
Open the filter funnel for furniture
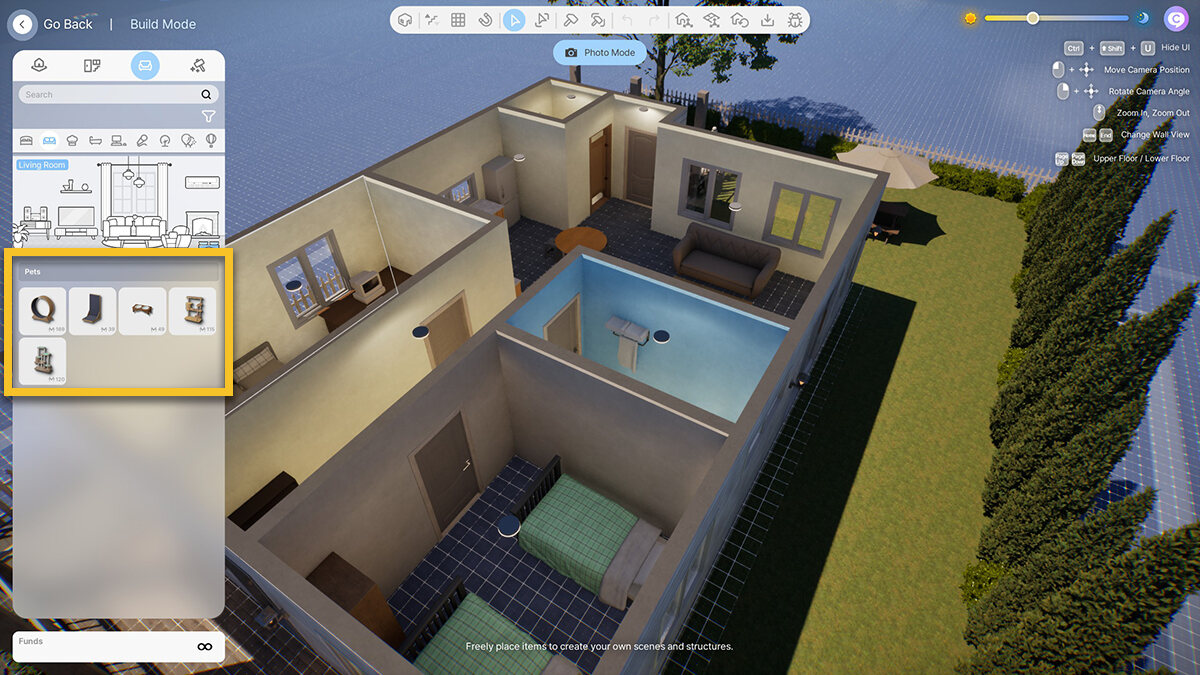(208, 116)
